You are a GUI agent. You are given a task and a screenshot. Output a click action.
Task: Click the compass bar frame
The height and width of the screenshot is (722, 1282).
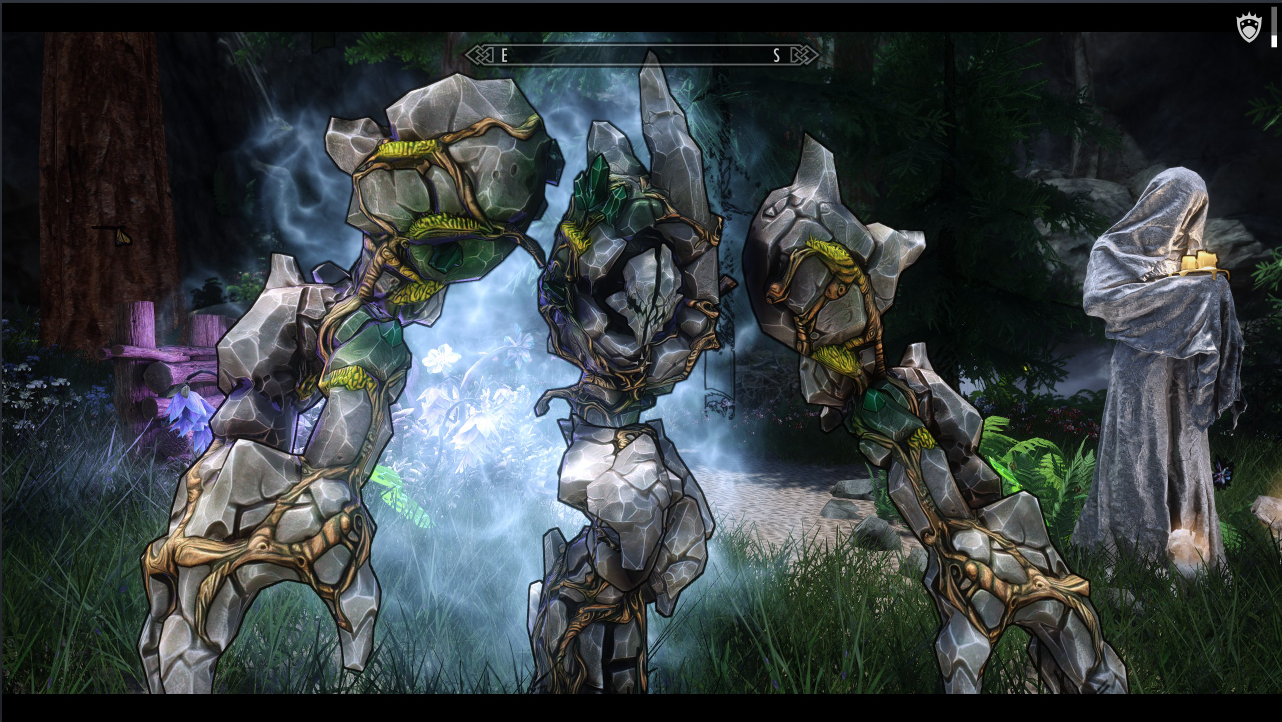tap(640, 45)
